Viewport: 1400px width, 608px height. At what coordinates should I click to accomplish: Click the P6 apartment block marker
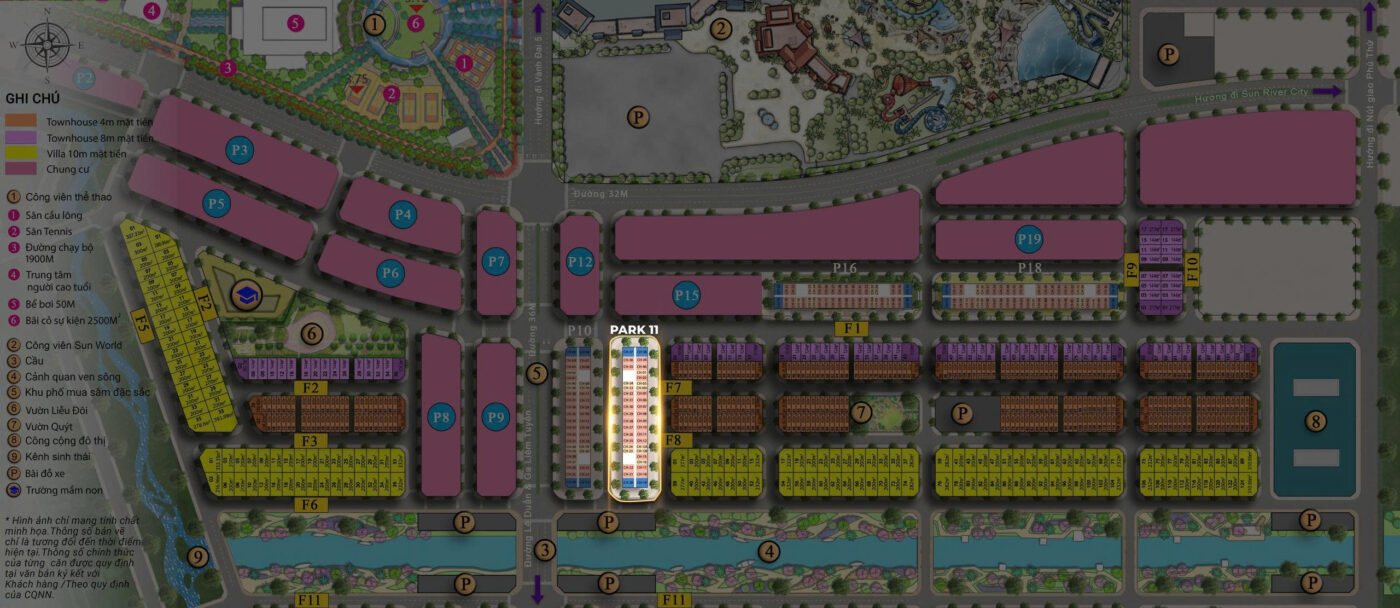[391, 272]
